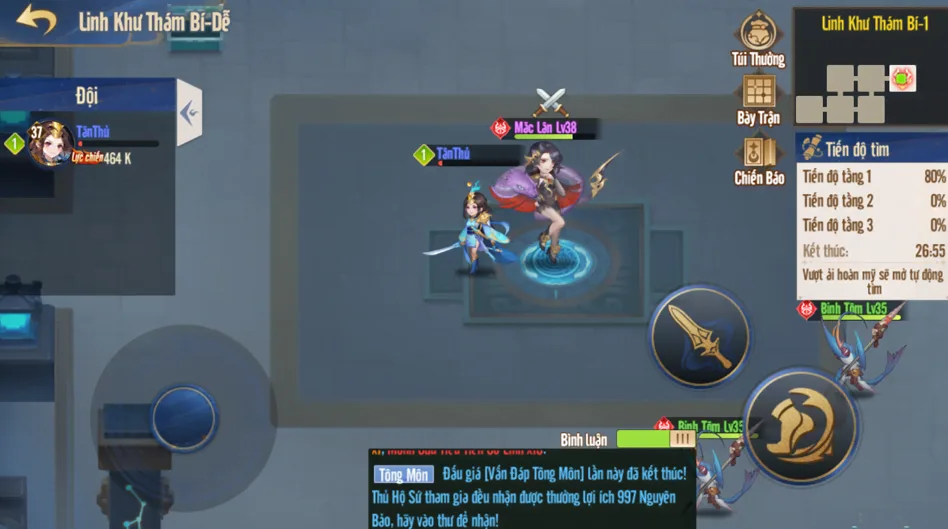Screen dimensions: 948x529
Task: Open the Túi Thưởng reward bag
Action: pyautogui.click(x=759, y=40)
